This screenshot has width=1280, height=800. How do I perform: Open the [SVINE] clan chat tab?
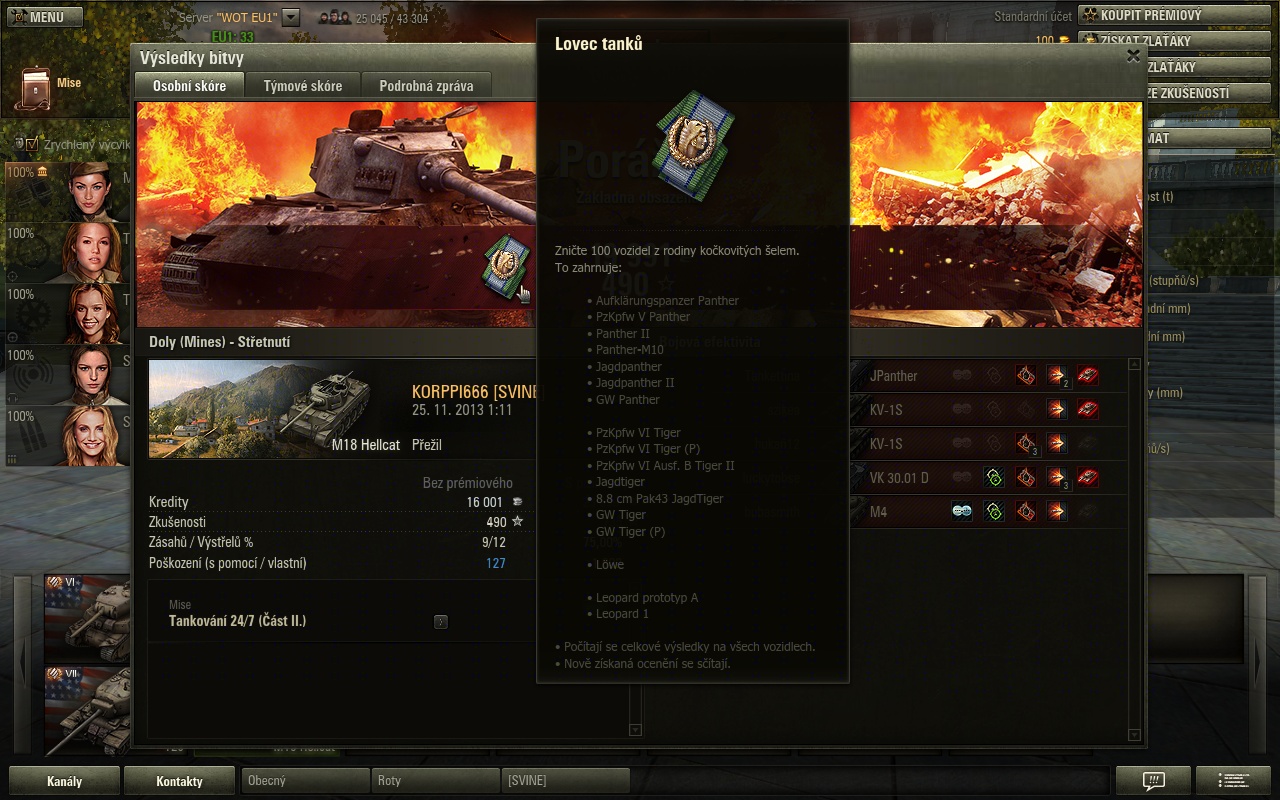[x=564, y=781]
